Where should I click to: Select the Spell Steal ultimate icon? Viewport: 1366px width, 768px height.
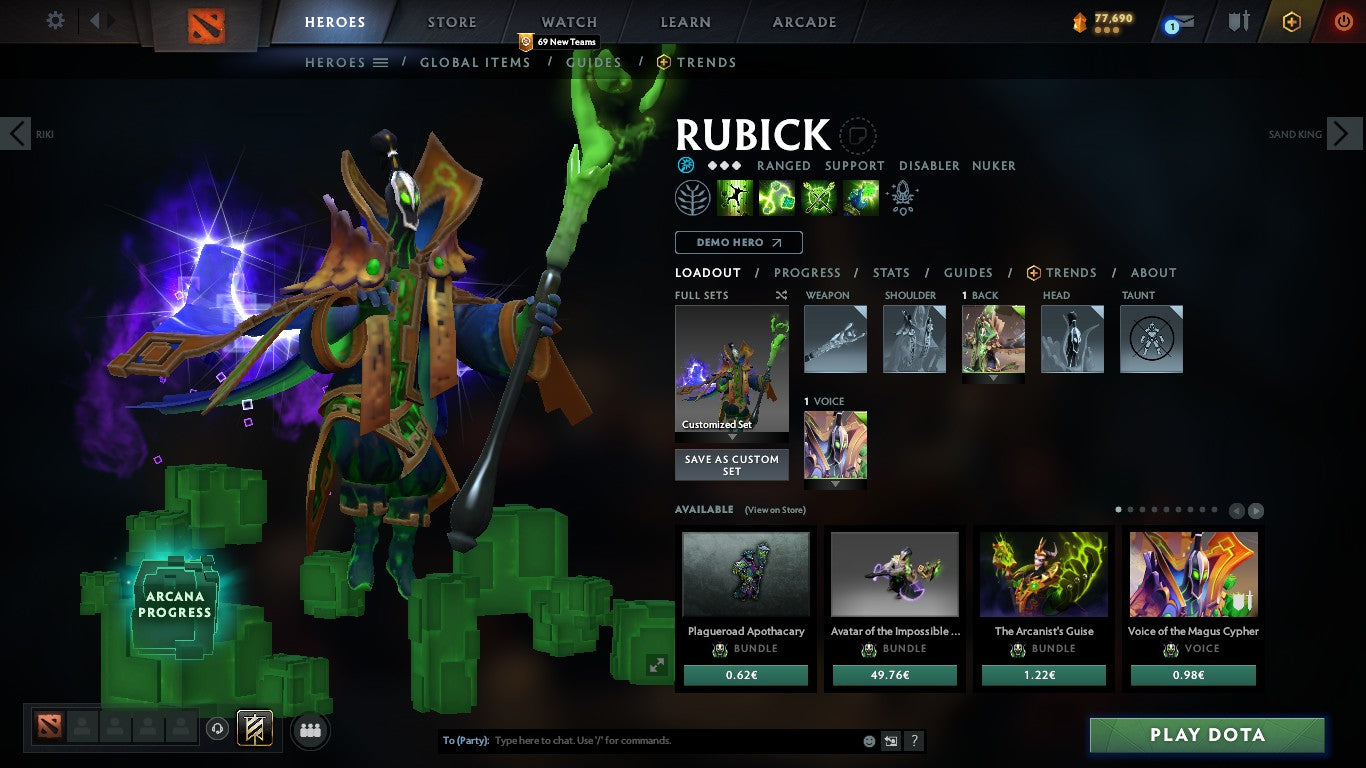pos(859,196)
